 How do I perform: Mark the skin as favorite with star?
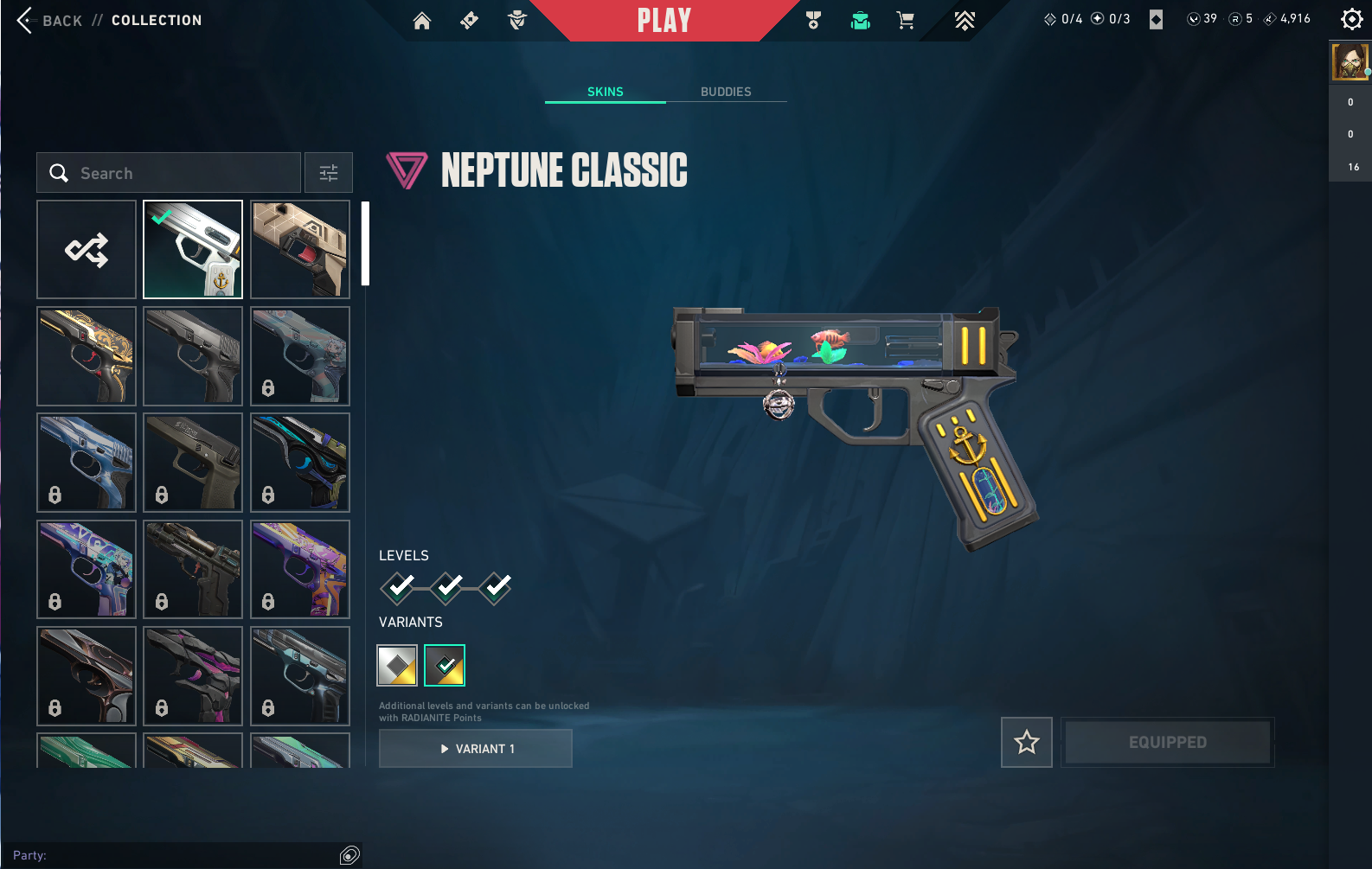pos(1027,742)
